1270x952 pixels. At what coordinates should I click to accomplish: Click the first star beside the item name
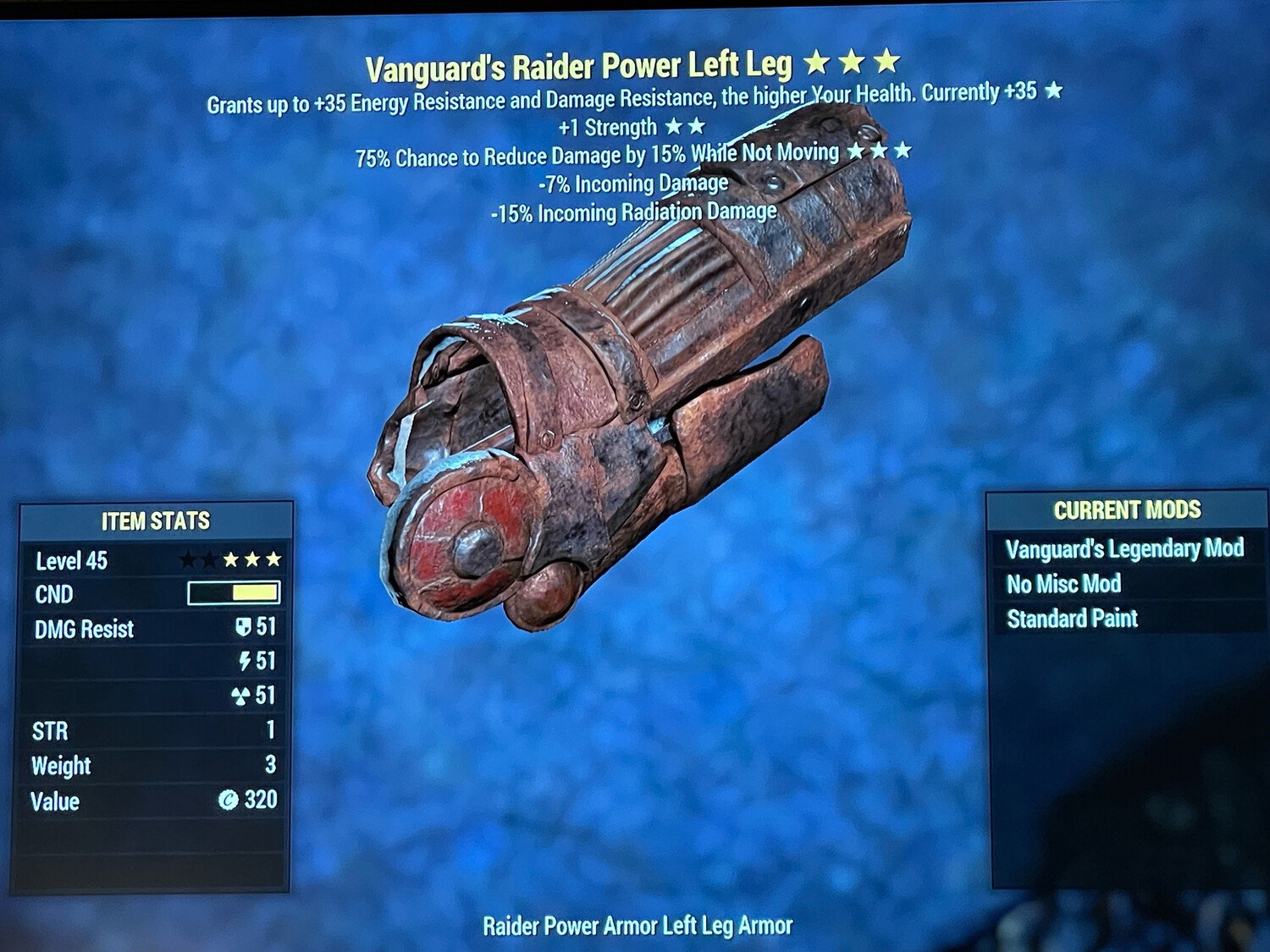click(818, 62)
